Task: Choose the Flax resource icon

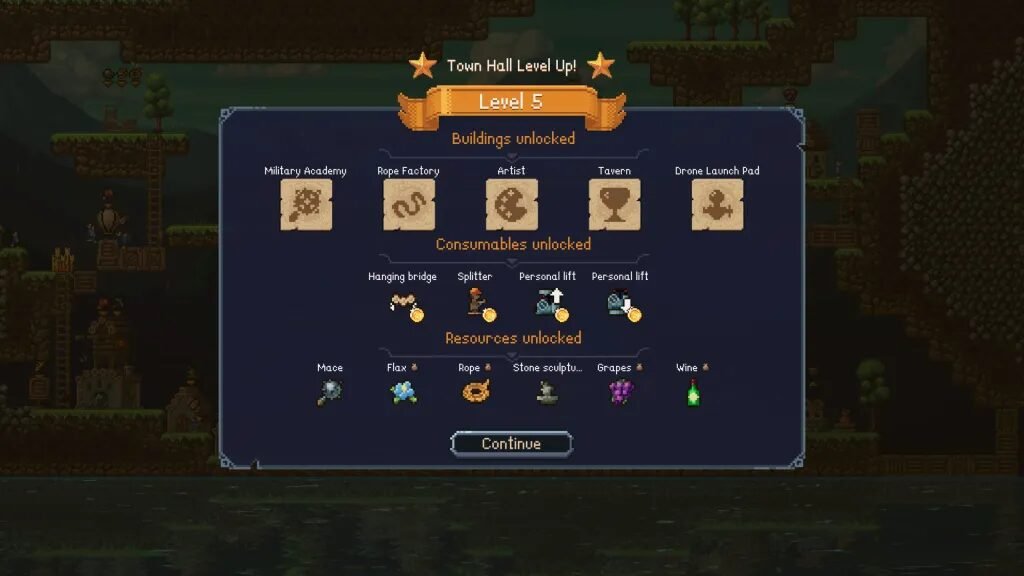Action: [x=403, y=392]
